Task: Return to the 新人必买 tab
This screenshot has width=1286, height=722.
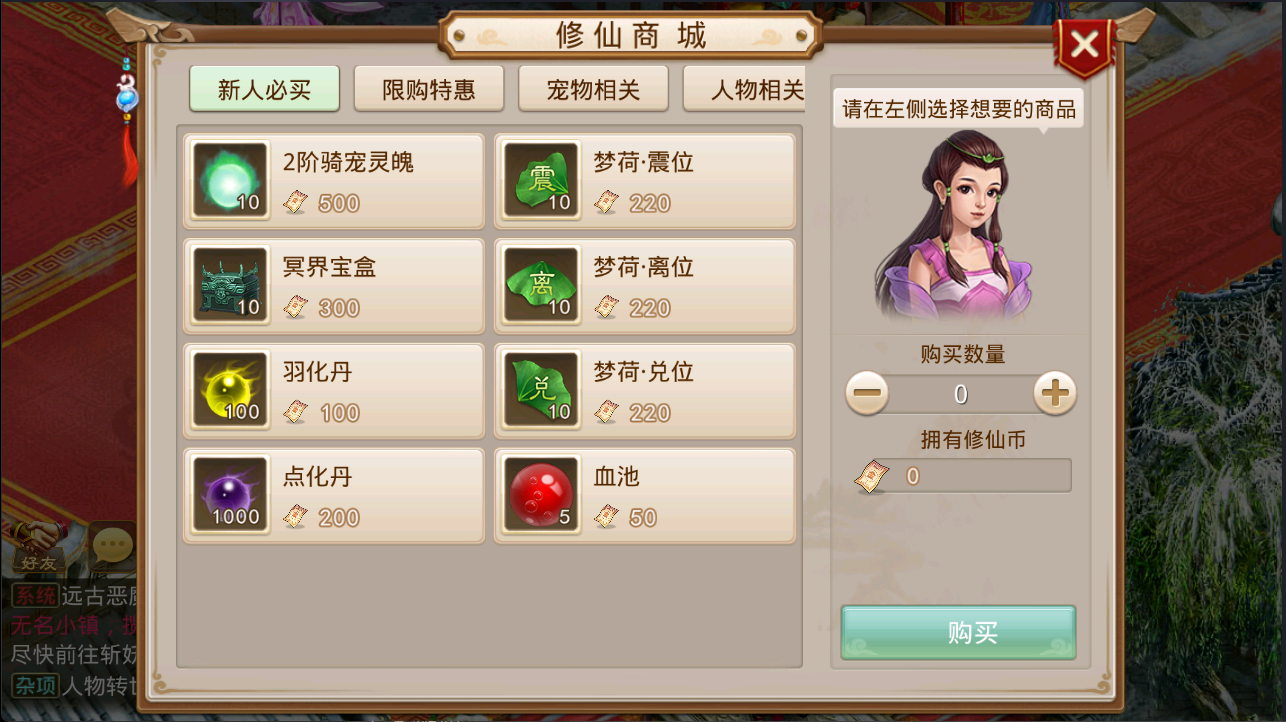Action: (264, 88)
